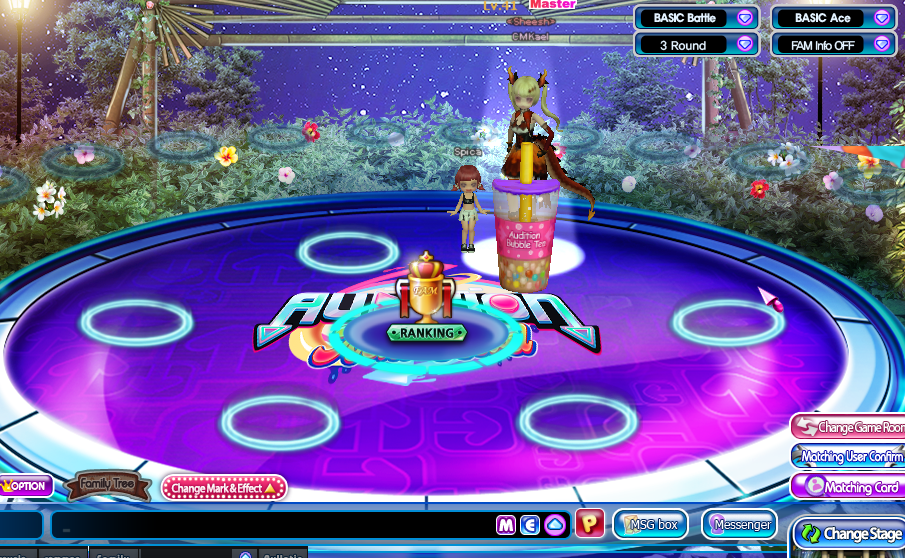Click the Change Stage button
Screen dimensions: 905x558
[850, 534]
